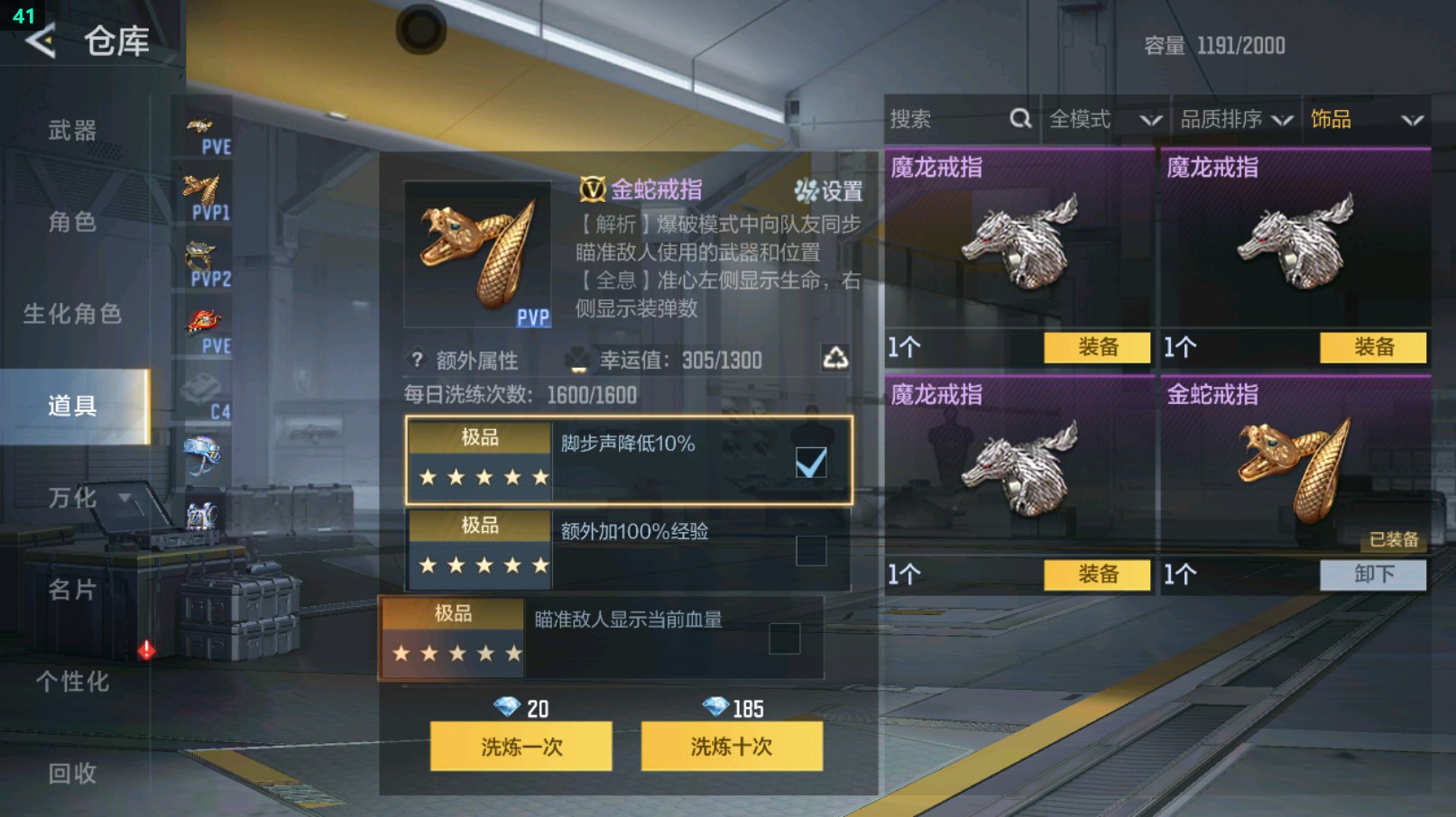Click the search magnifier icon
Image resolution: width=1456 pixels, height=817 pixels.
[1019, 118]
